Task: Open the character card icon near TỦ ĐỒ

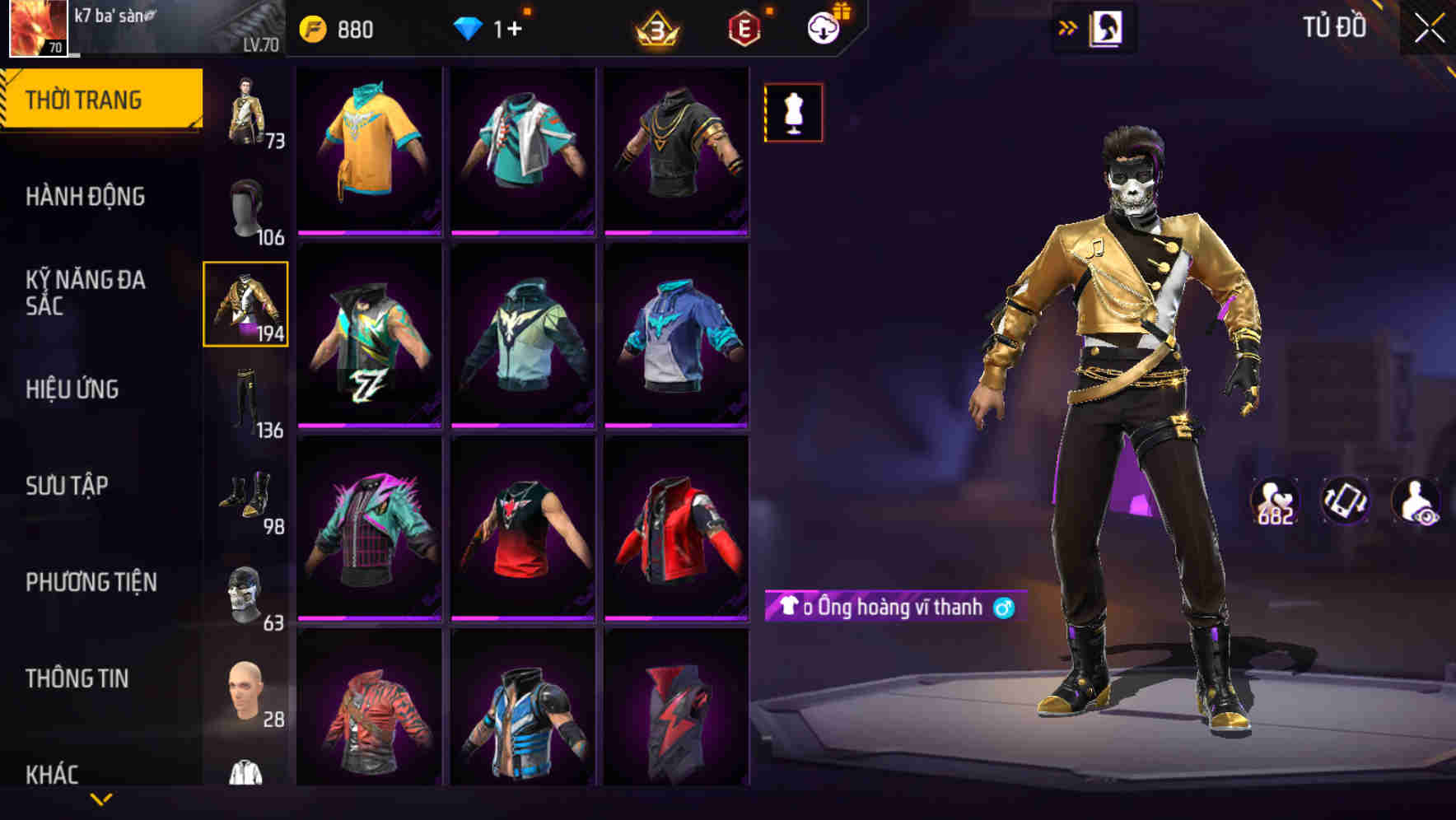Action: (1108, 27)
